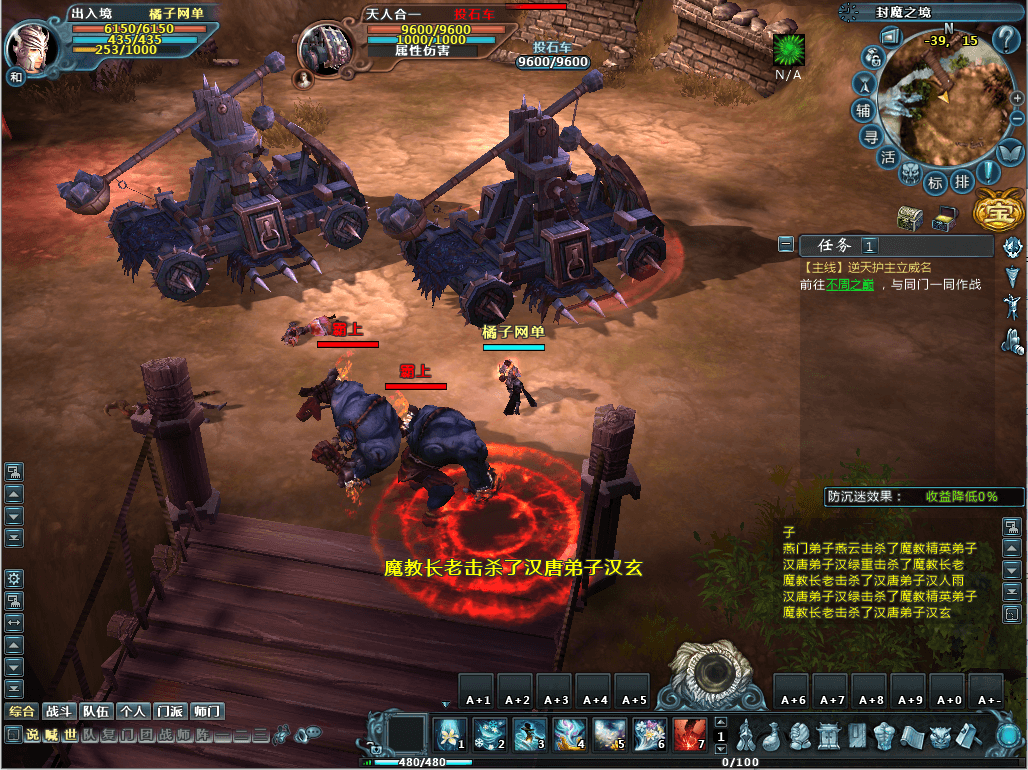Open the minimap help question mark button
Image resolution: width=1028 pixels, height=770 pixels.
click(1005, 40)
